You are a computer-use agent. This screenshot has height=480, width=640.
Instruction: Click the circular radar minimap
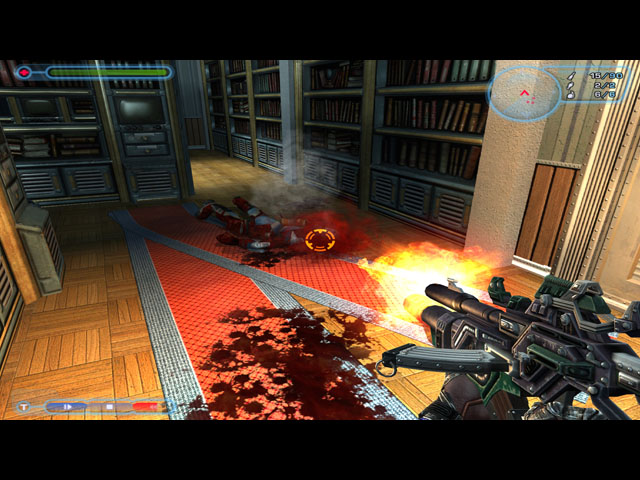coord(525,94)
